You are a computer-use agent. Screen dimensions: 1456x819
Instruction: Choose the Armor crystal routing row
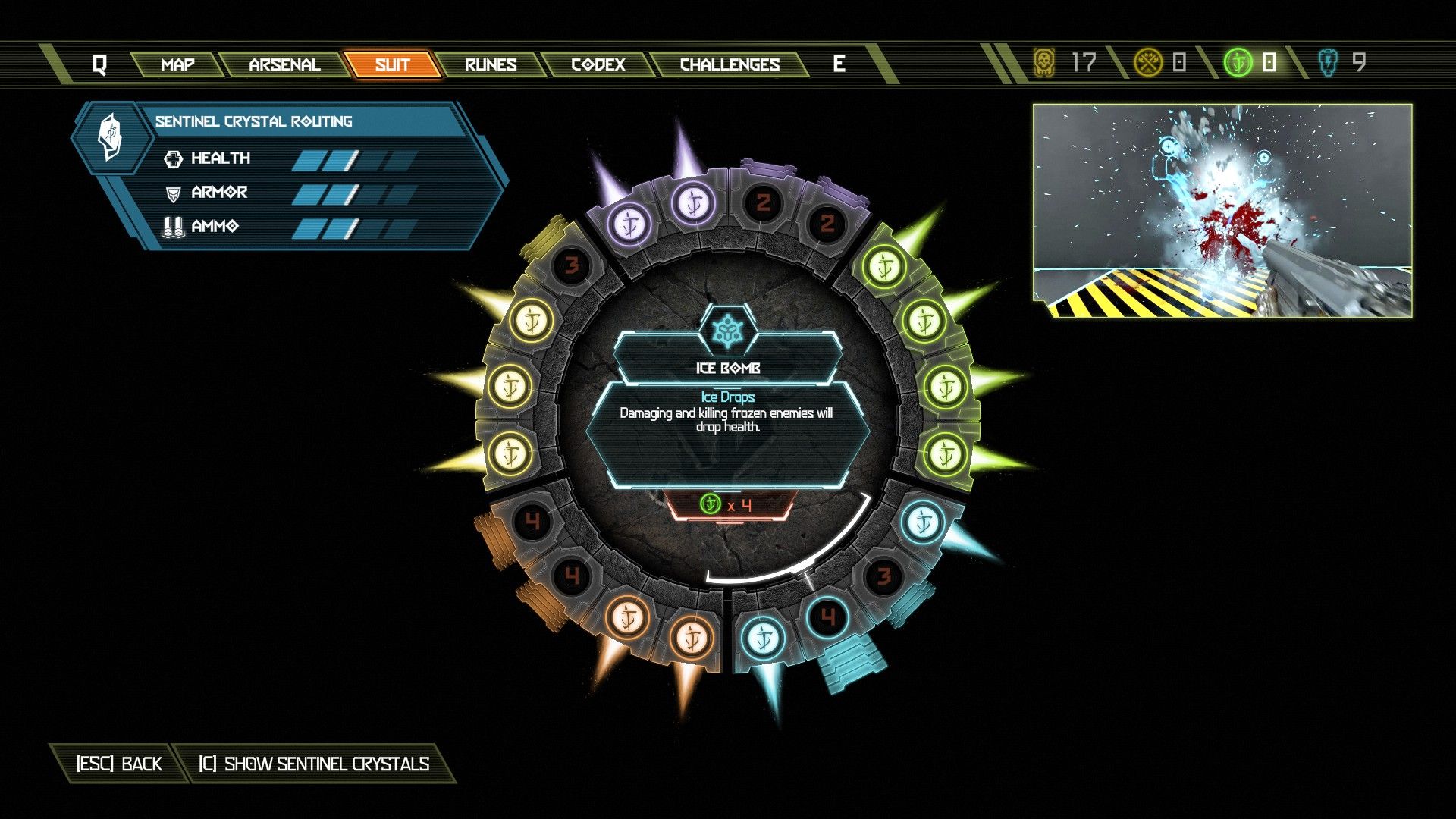tap(288, 193)
